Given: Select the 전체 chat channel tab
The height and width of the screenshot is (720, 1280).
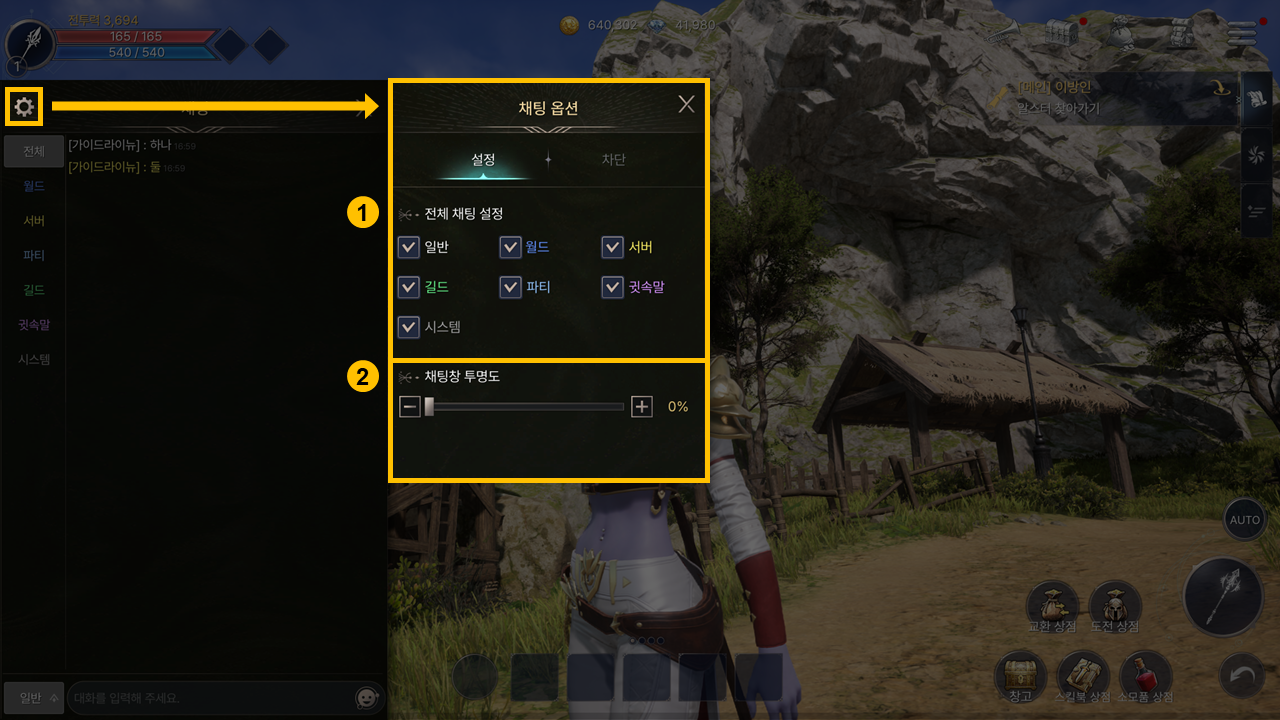Looking at the screenshot, I should 34,152.
